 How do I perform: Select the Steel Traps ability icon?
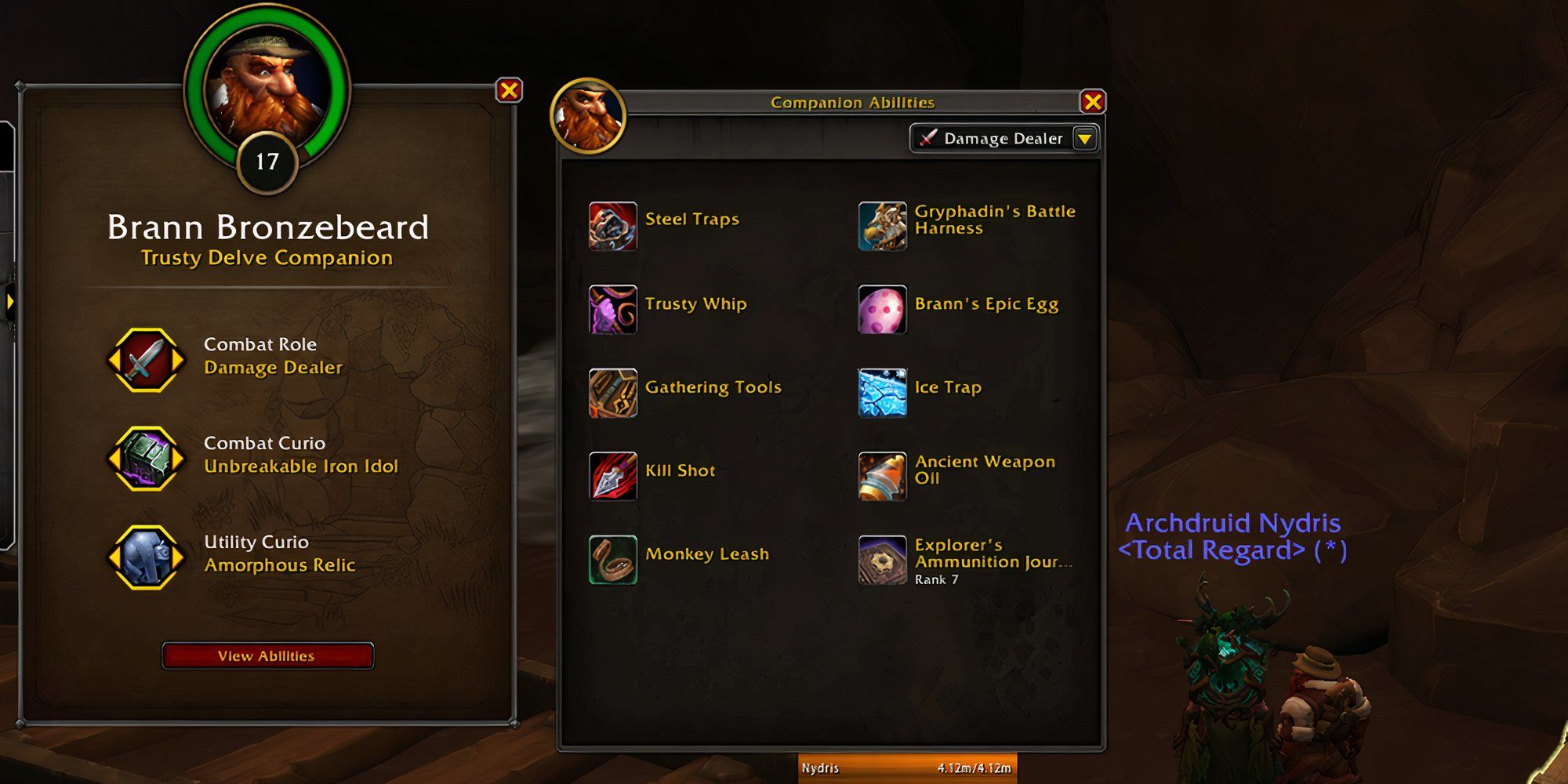tap(612, 226)
